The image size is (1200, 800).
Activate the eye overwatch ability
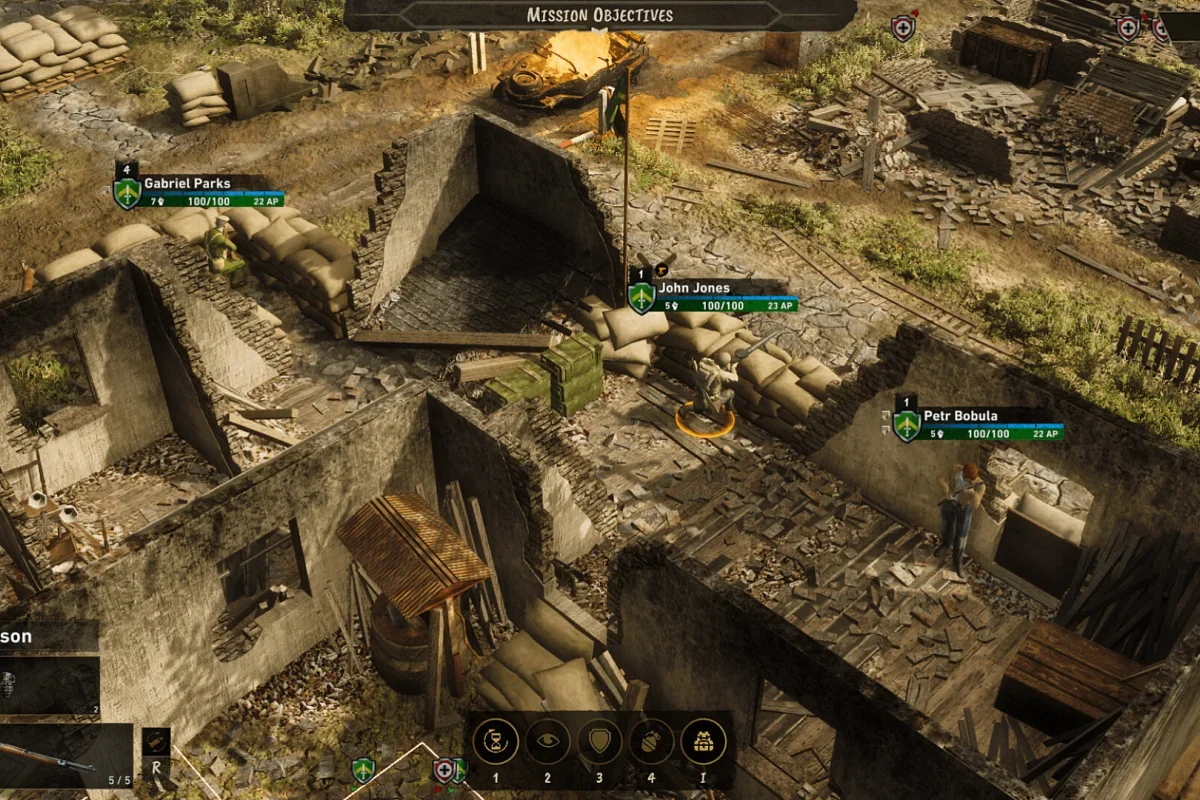pos(548,742)
